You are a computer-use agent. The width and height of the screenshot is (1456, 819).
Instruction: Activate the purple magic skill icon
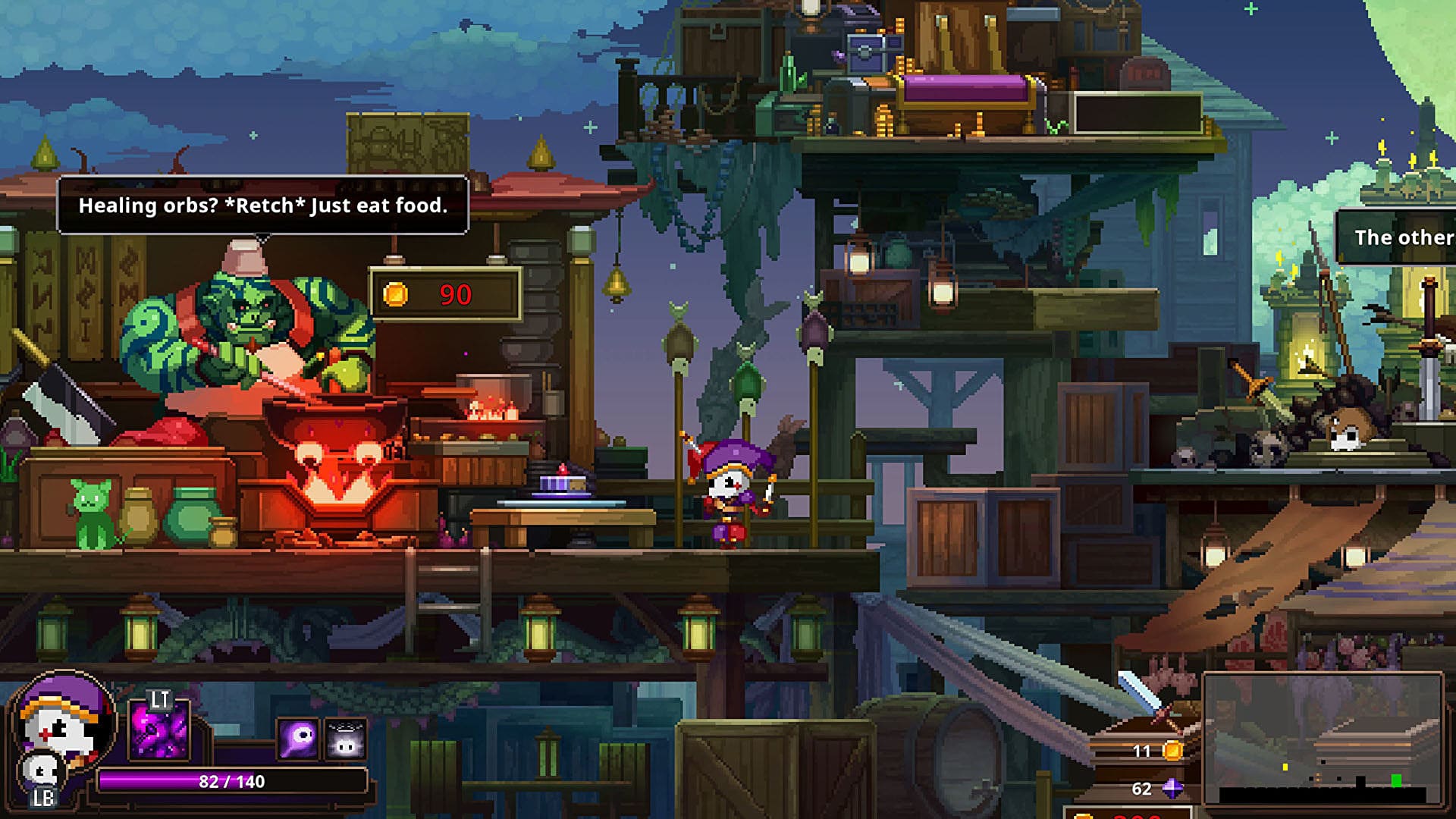tap(159, 732)
